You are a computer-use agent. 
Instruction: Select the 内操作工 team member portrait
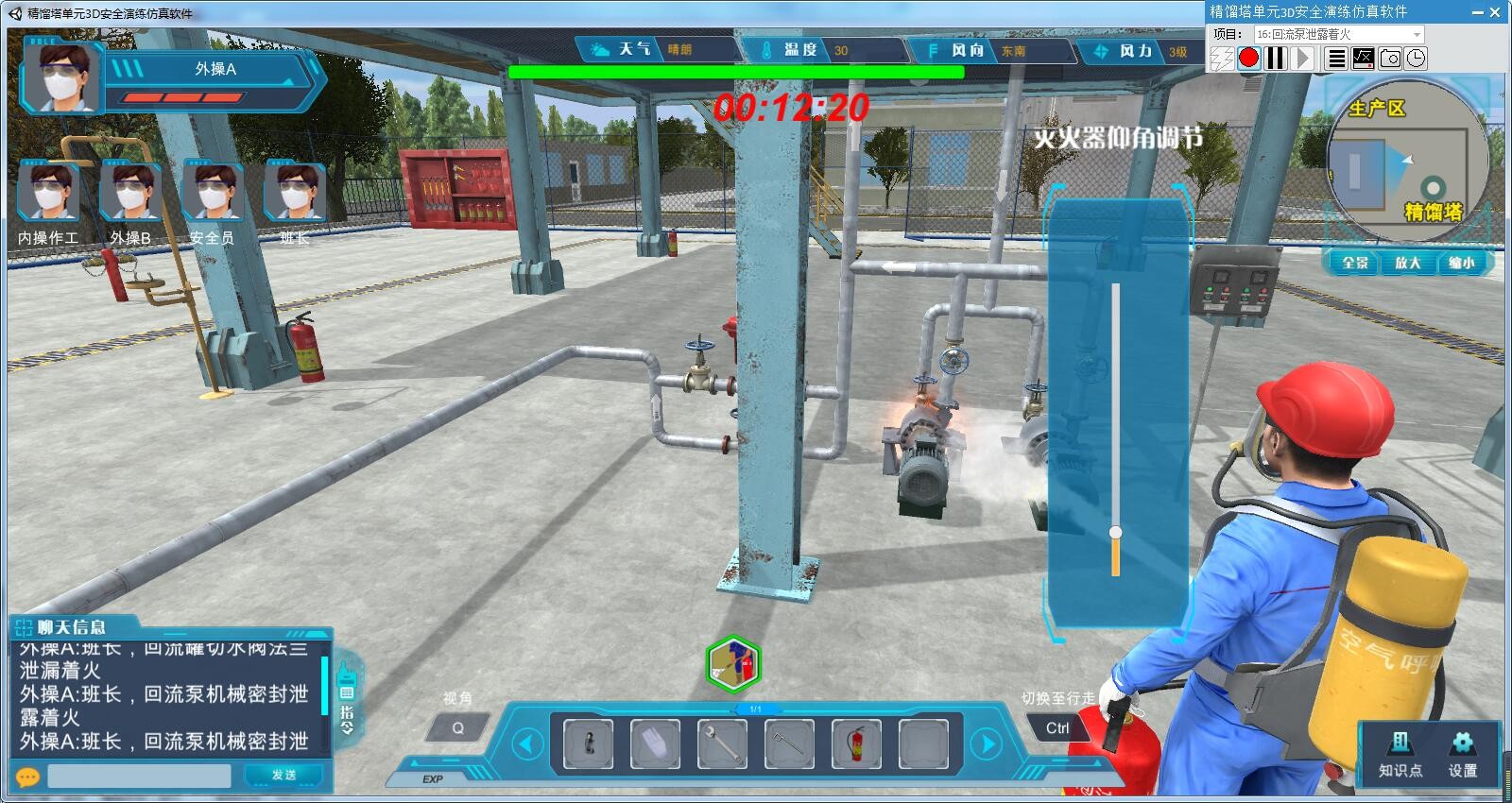pos(48,192)
